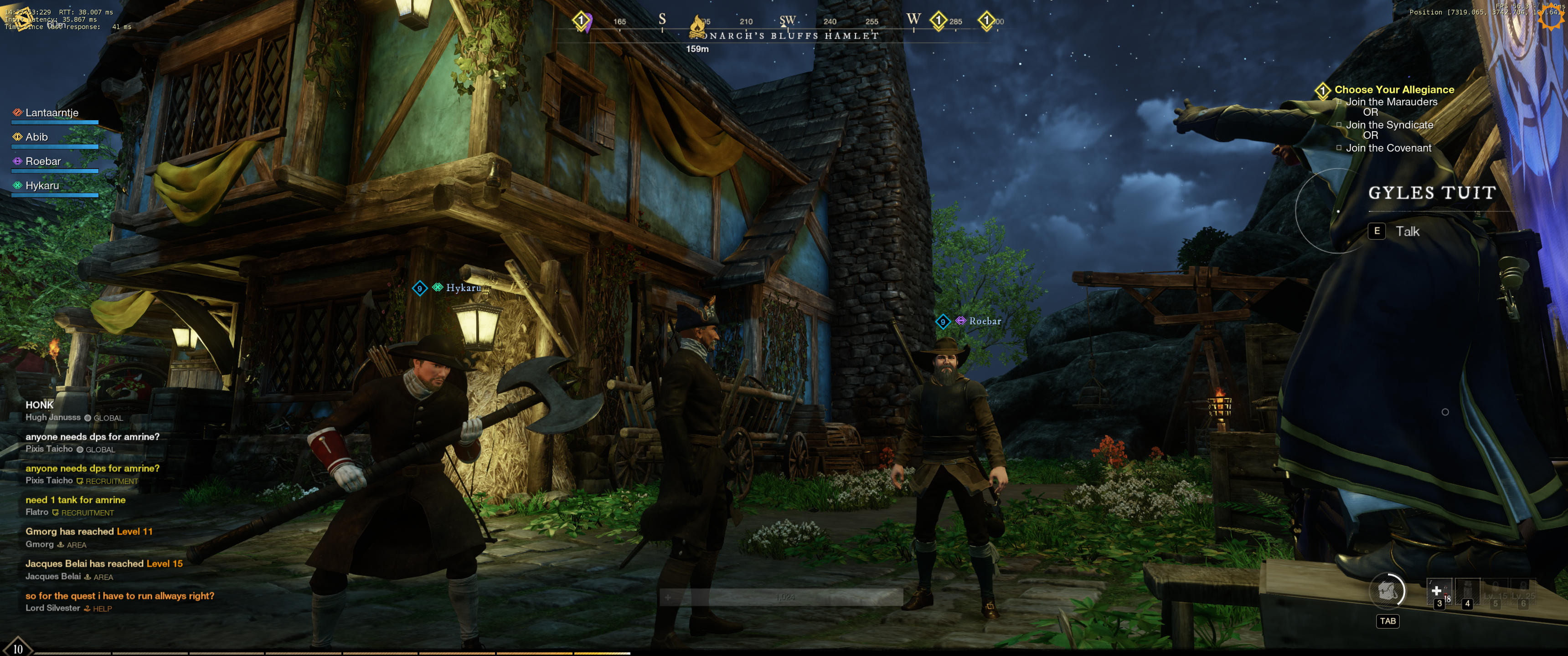Click the Join the Marauders objective

point(1391,102)
